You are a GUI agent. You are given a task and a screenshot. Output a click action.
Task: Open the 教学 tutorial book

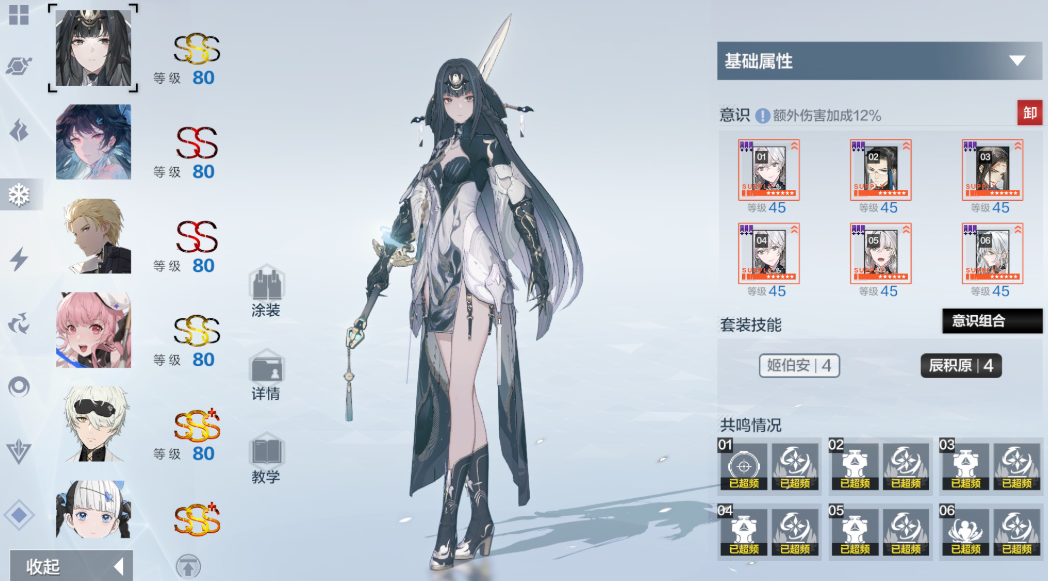point(266,459)
